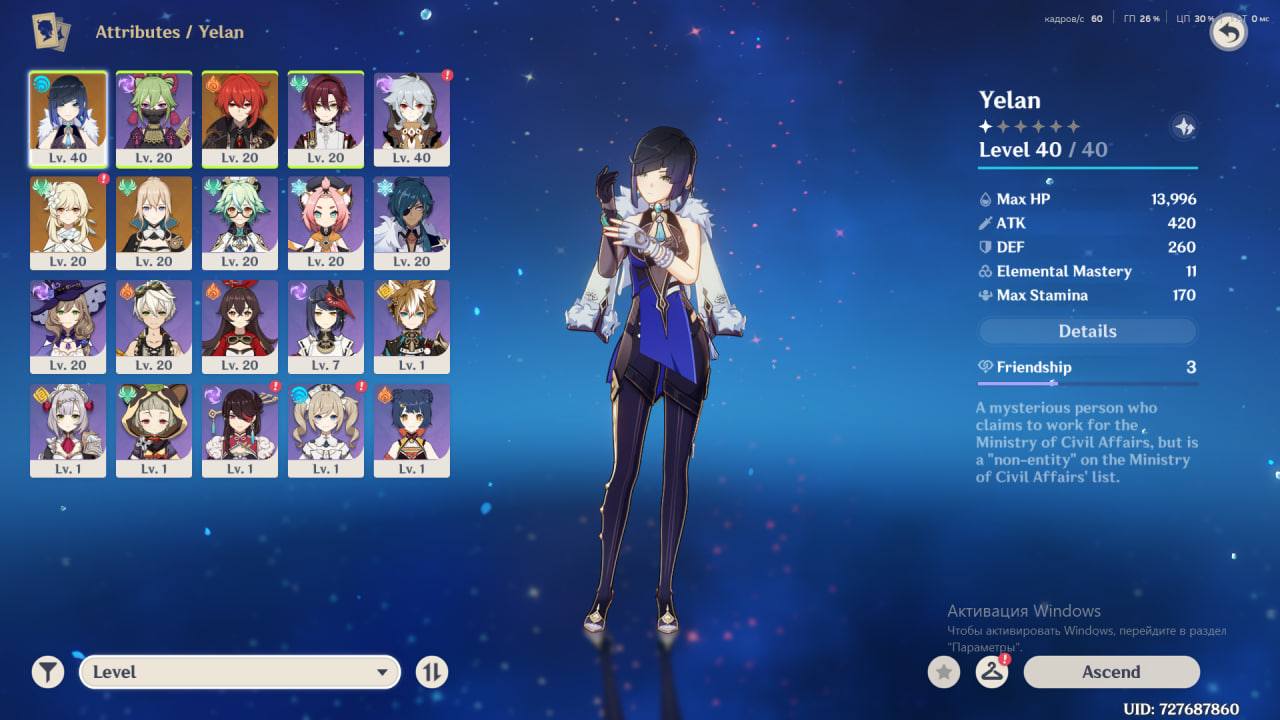The image size is (1280, 720).
Task: Open the character filter funnel
Action: click(x=47, y=672)
